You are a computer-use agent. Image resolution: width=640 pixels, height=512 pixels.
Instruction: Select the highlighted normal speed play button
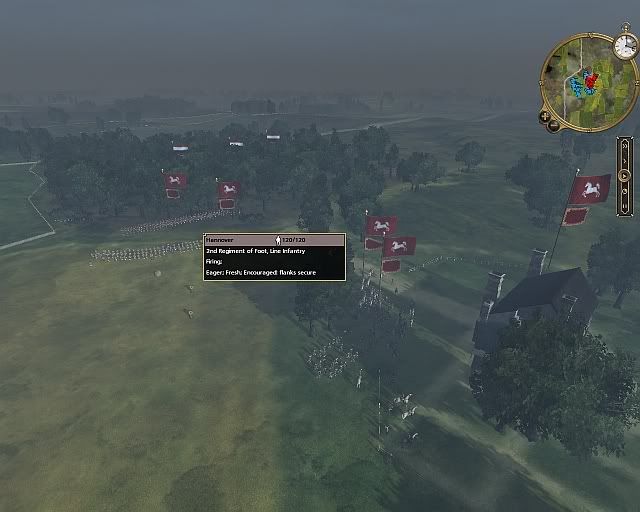(x=626, y=176)
